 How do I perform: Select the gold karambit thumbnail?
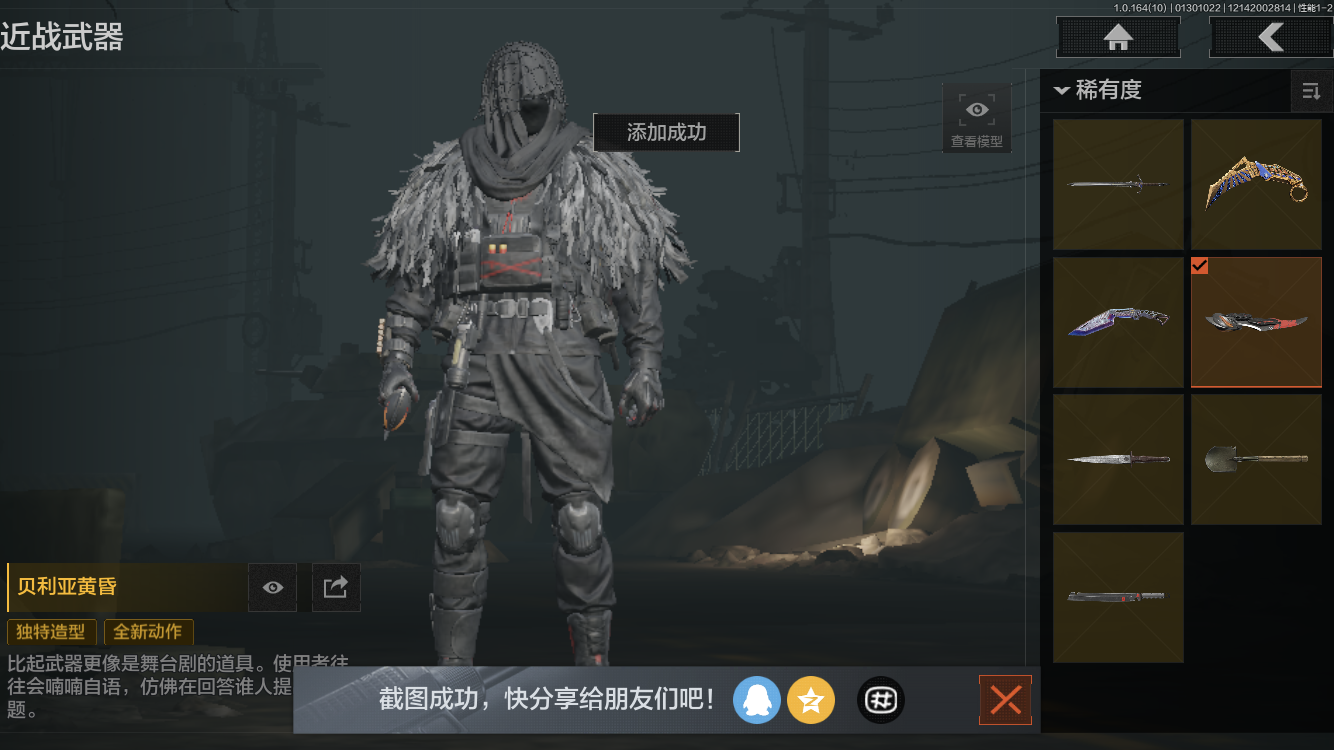[x=1256, y=184]
